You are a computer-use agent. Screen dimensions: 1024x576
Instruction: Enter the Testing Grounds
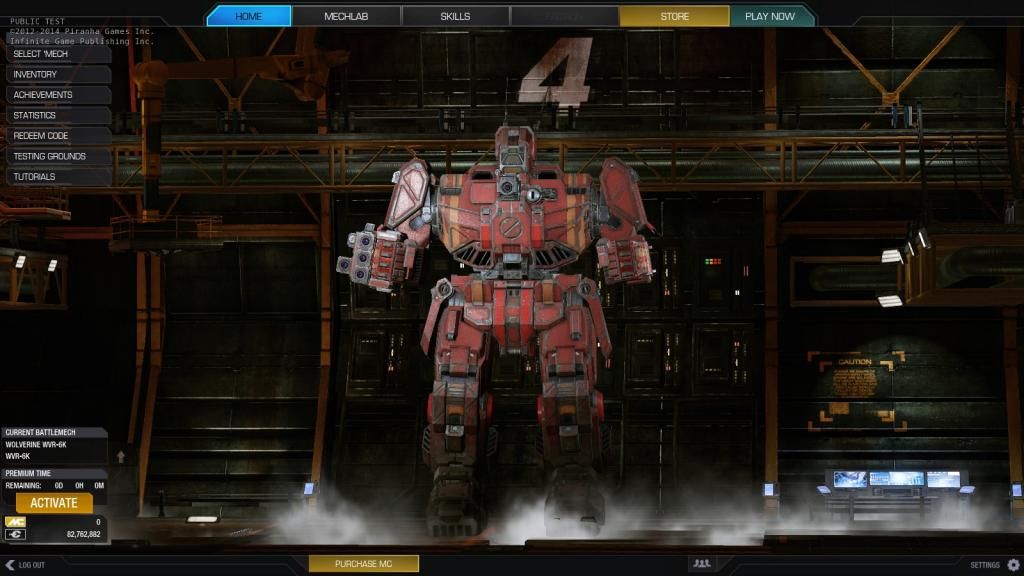click(56, 156)
